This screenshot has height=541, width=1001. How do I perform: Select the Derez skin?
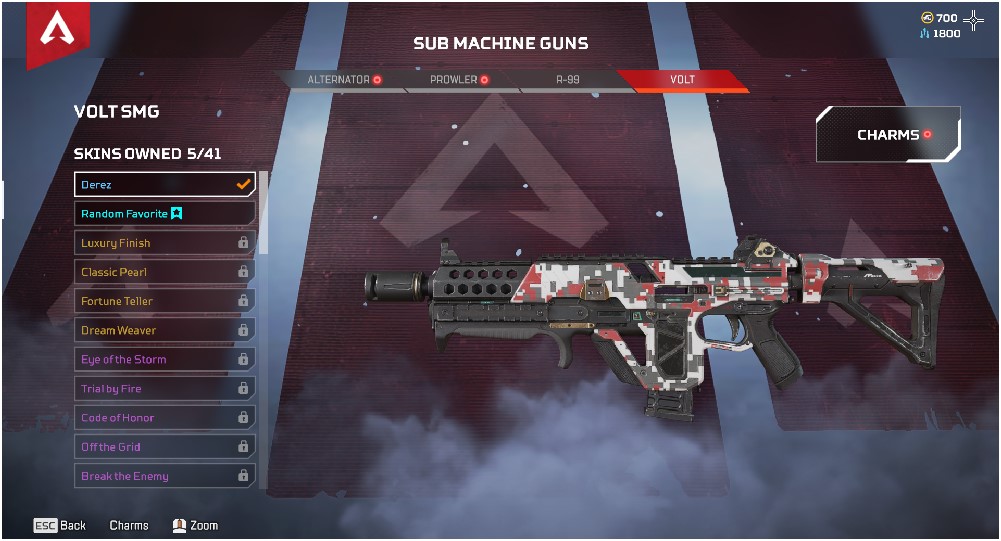coord(165,185)
